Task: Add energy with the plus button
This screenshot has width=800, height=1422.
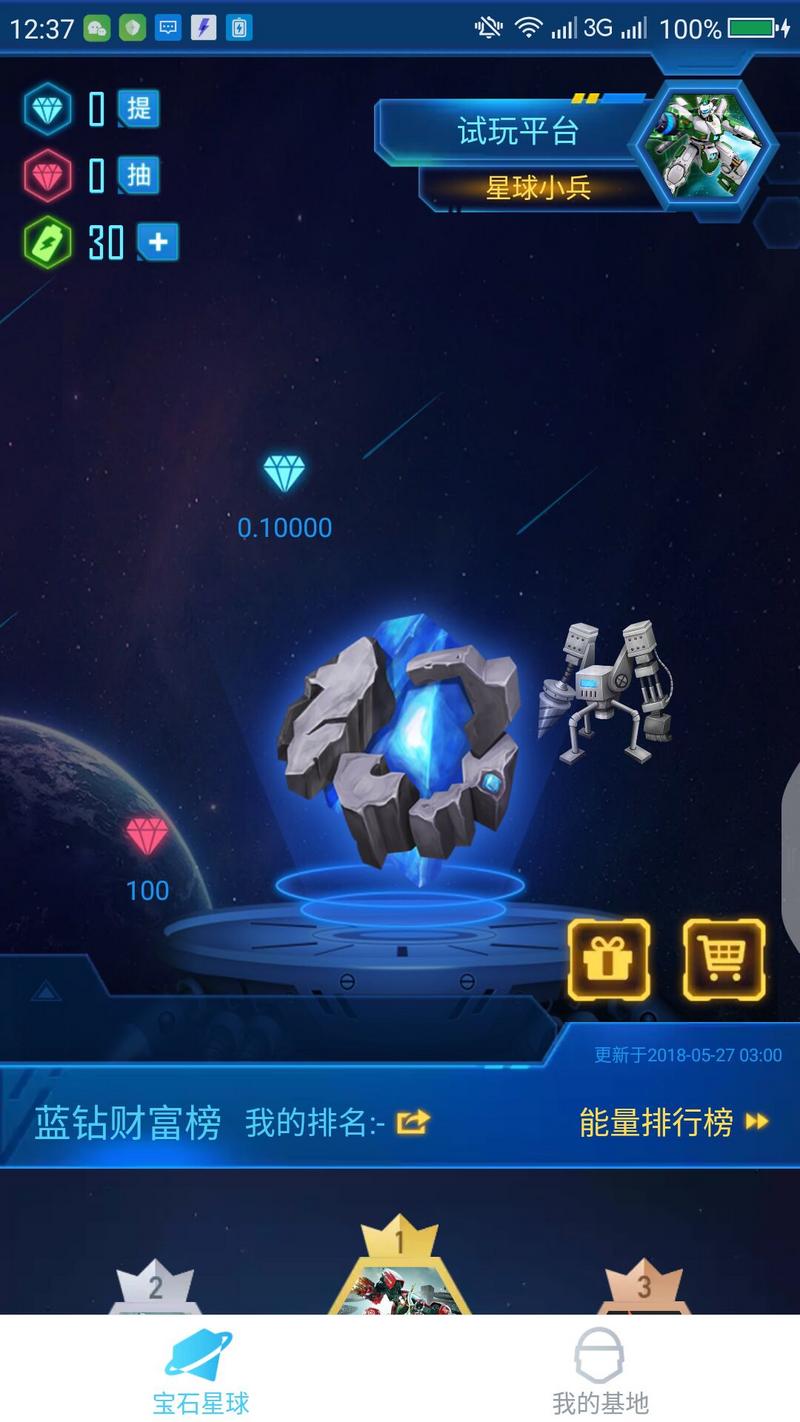Action: (157, 242)
